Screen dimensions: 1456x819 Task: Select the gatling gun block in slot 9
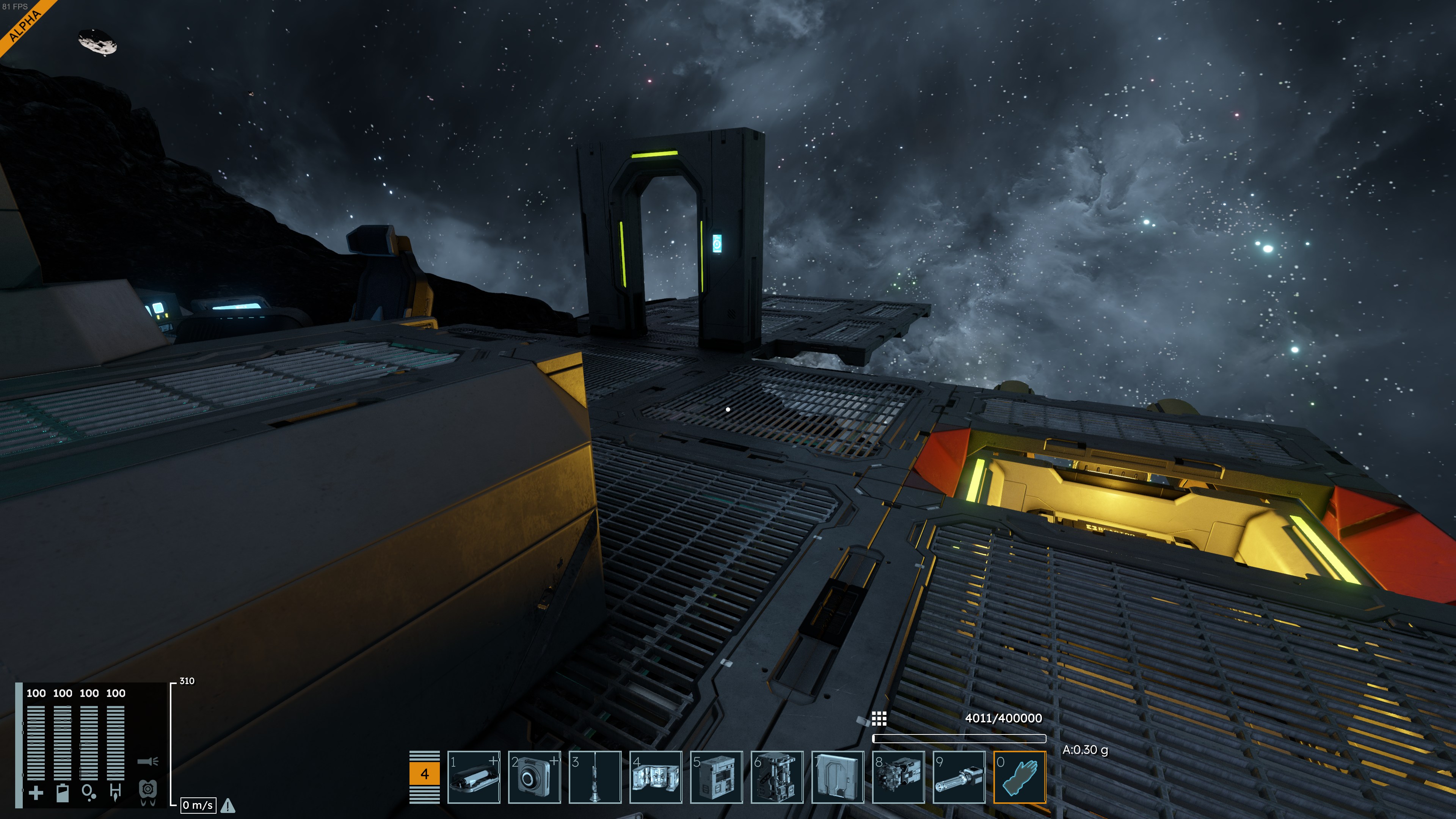coord(959,777)
